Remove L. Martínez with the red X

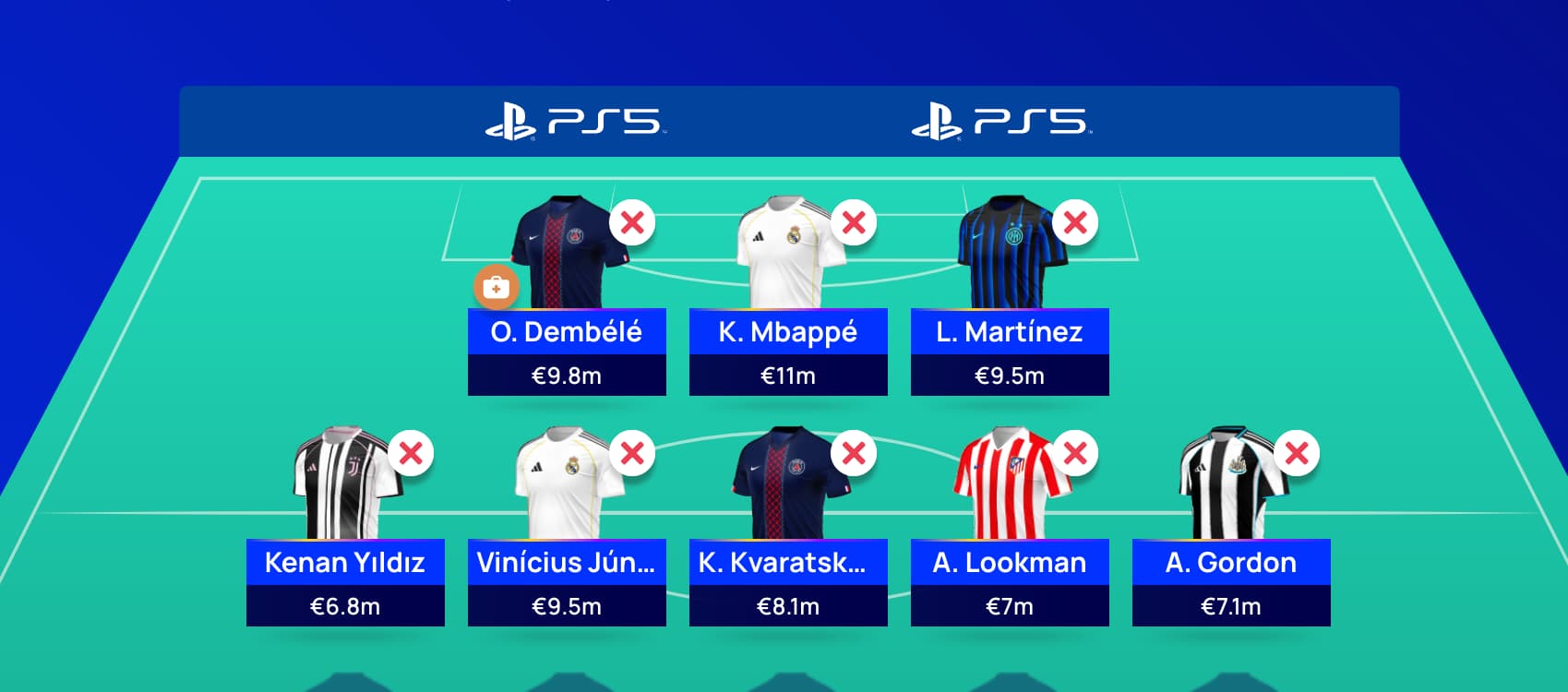coord(1073,221)
